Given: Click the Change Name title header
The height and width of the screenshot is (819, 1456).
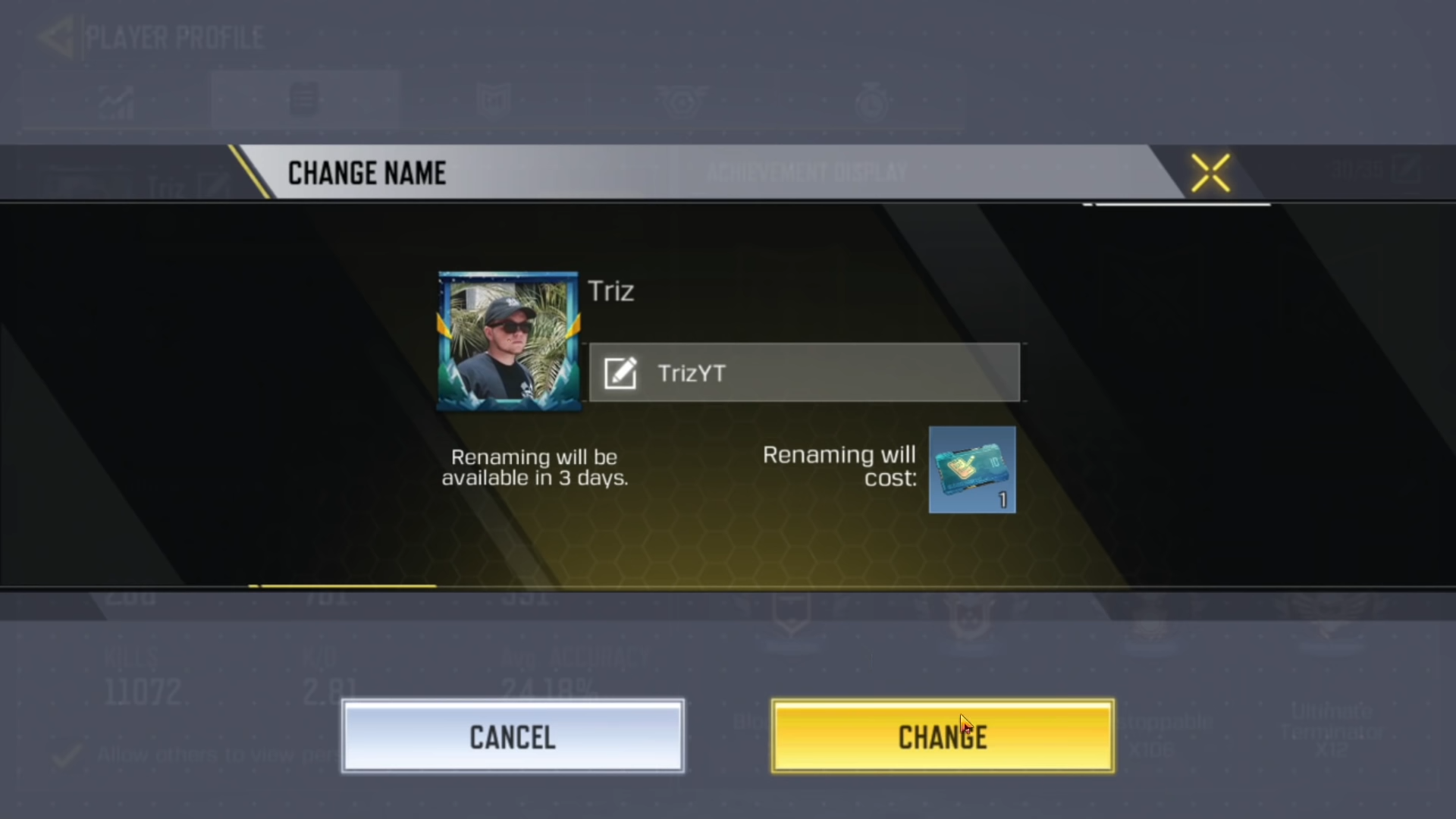Looking at the screenshot, I should point(366,172).
